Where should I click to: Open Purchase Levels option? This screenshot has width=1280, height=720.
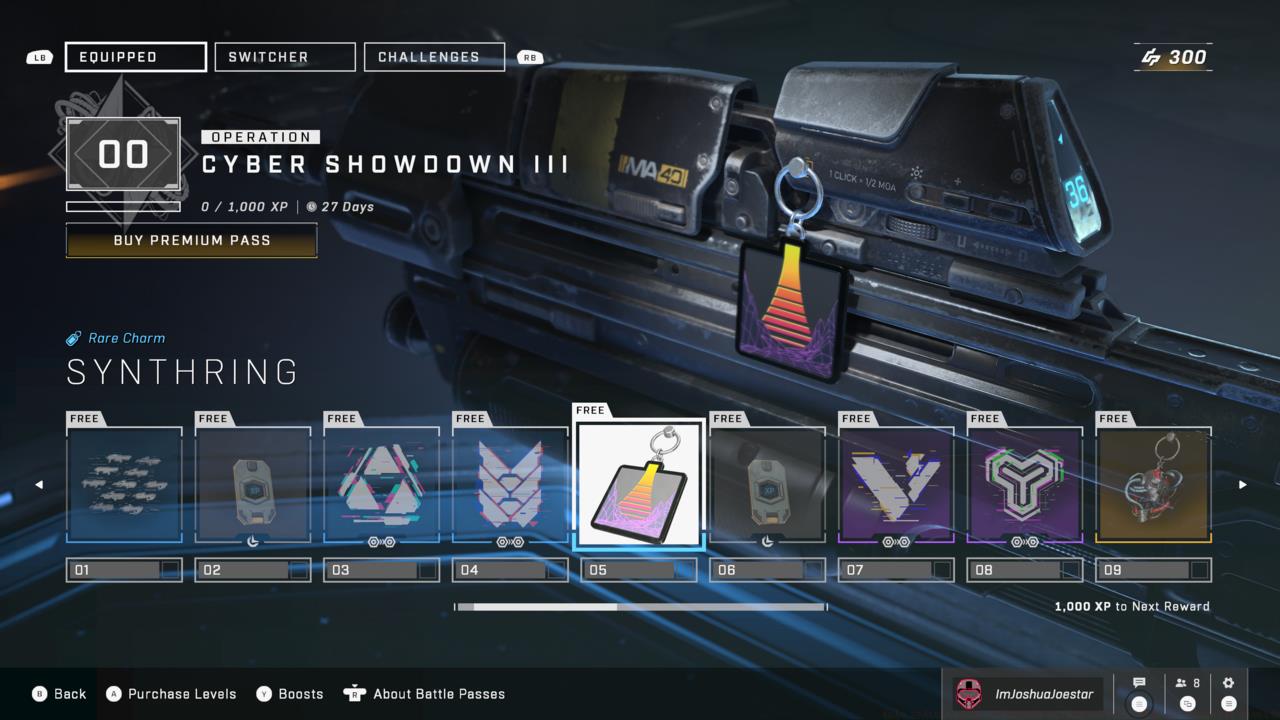pos(172,694)
